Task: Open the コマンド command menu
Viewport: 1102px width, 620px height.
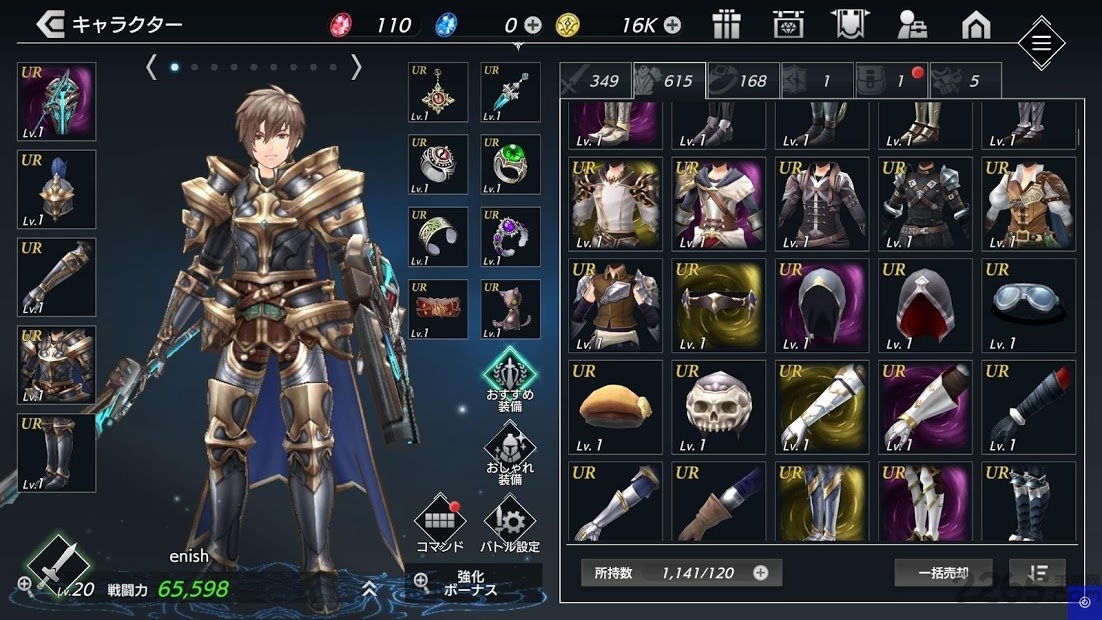Action: pos(440,522)
